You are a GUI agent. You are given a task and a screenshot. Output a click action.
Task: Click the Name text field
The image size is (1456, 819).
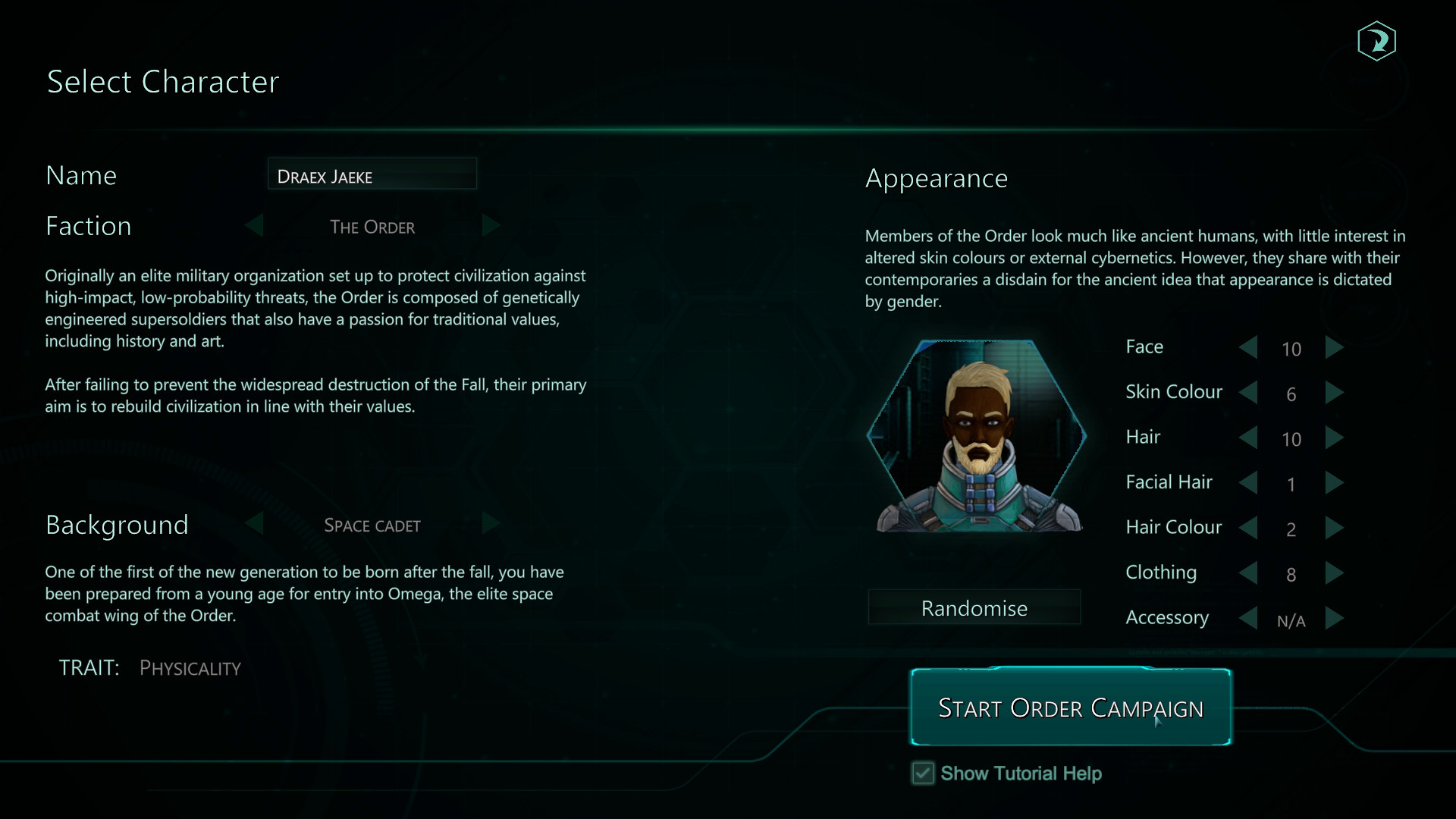point(372,174)
